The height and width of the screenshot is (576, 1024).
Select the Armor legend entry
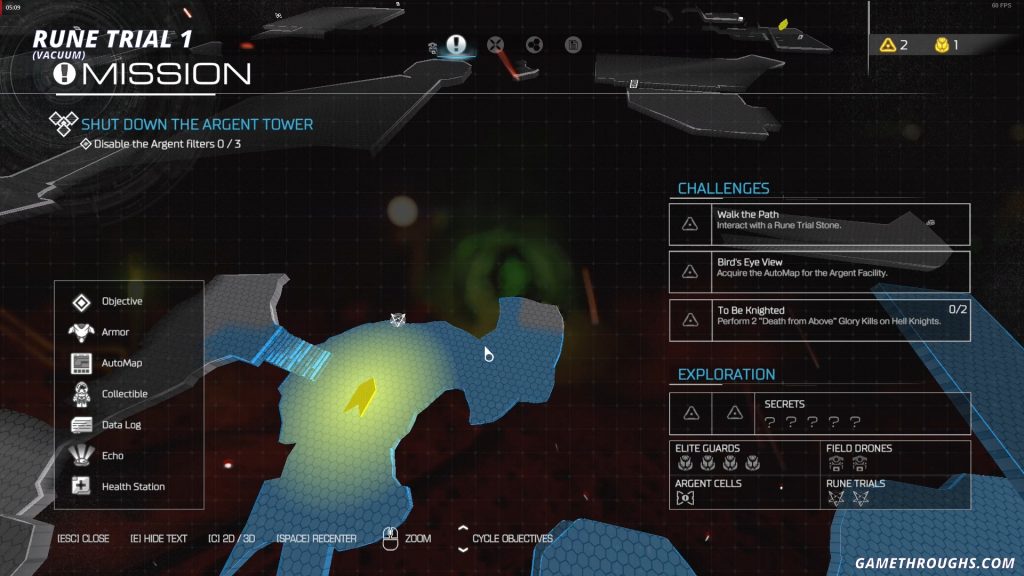[114, 332]
